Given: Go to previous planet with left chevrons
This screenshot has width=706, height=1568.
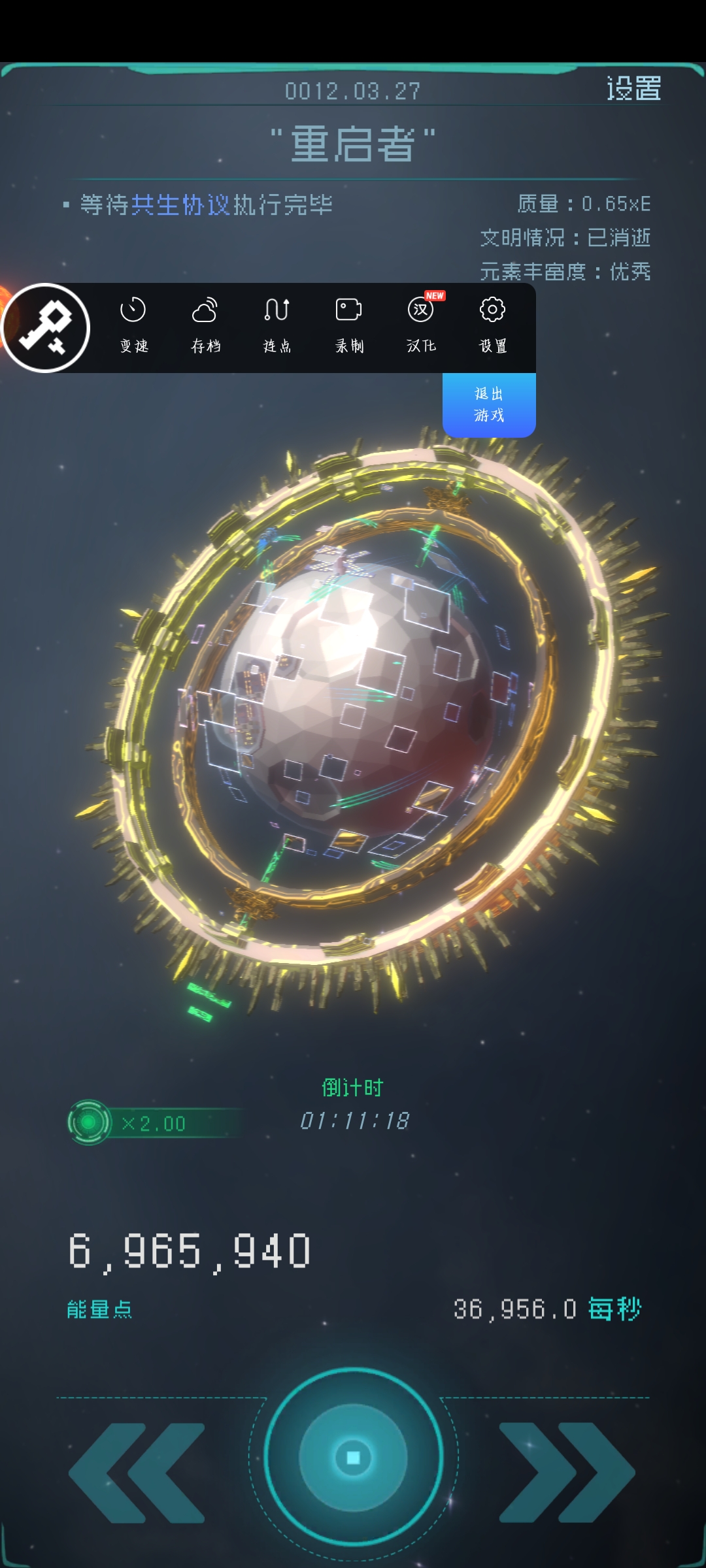Looking at the screenshot, I should point(137,1473).
